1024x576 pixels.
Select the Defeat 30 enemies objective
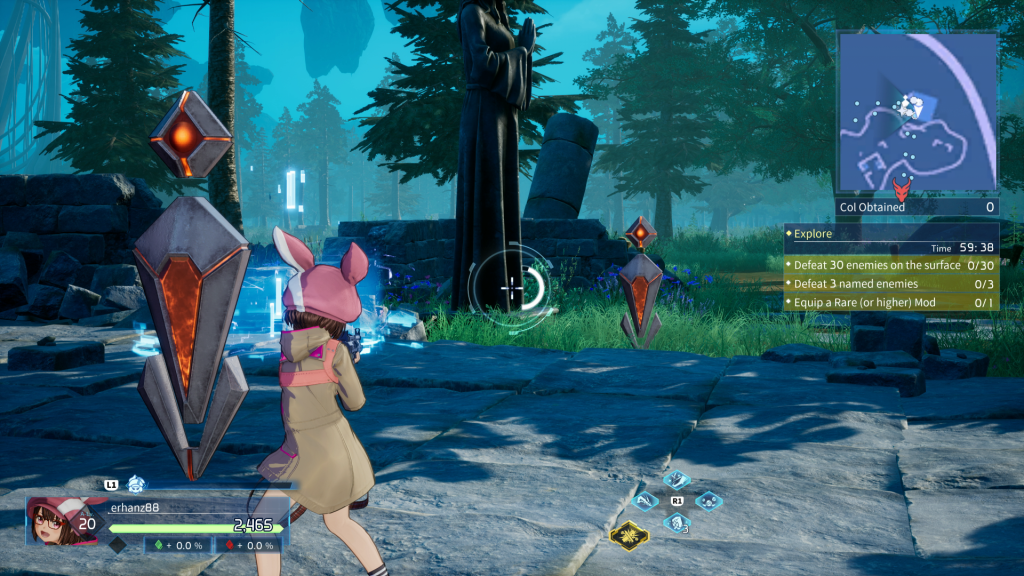[890, 265]
